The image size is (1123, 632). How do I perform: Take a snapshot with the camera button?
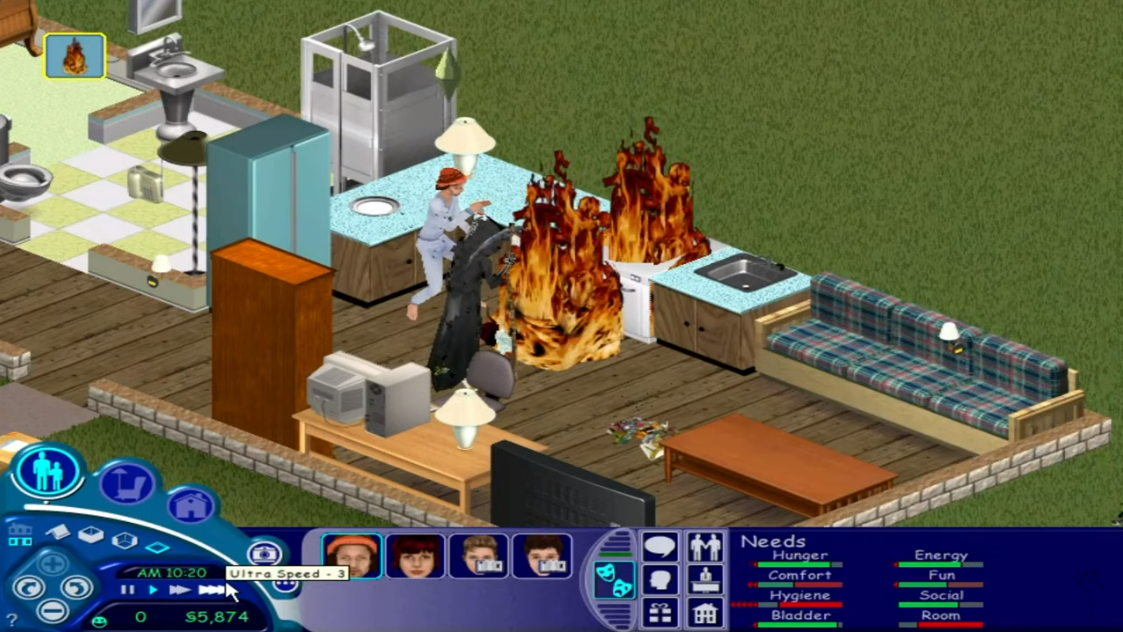(263, 552)
